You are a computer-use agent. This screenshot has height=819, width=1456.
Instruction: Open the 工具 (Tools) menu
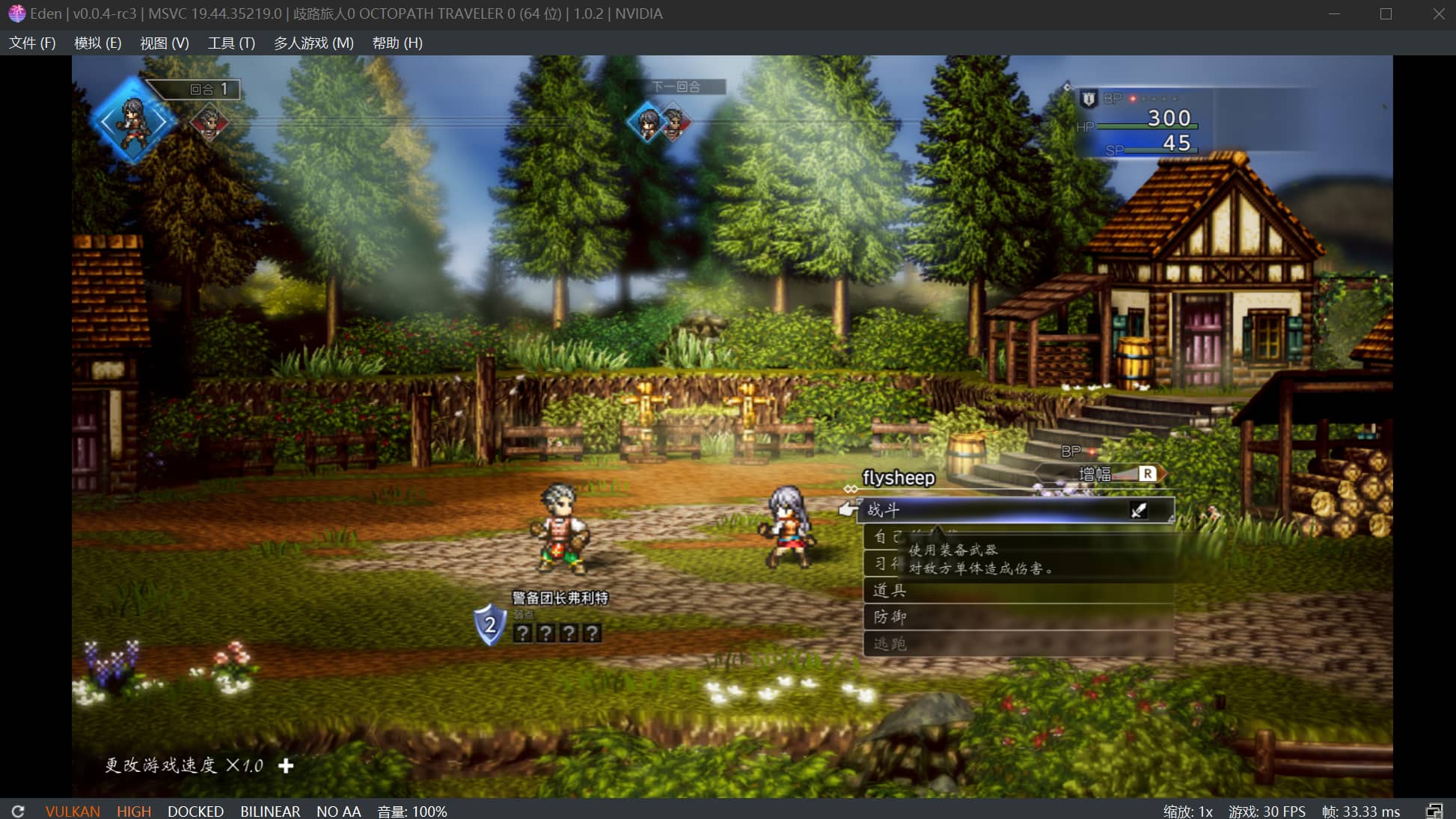(230, 43)
